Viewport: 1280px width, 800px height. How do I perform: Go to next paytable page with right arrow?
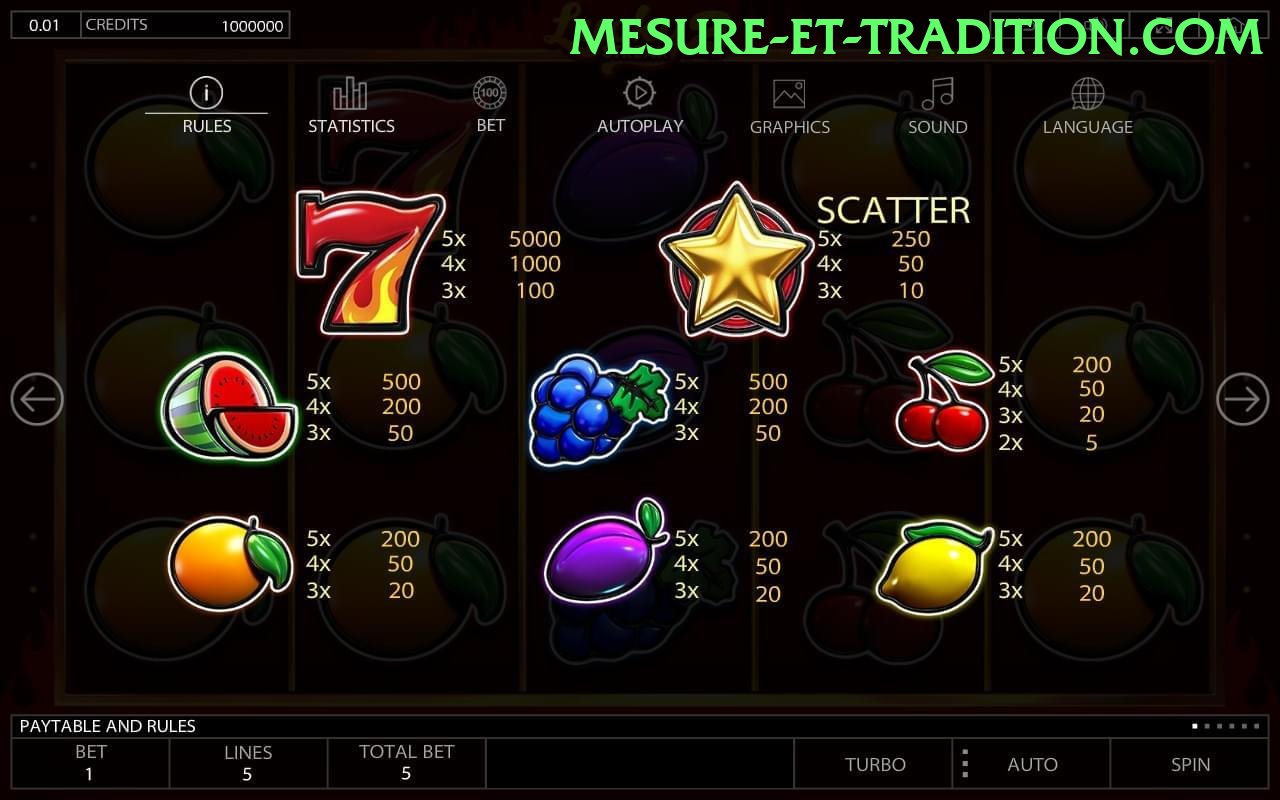(1243, 398)
